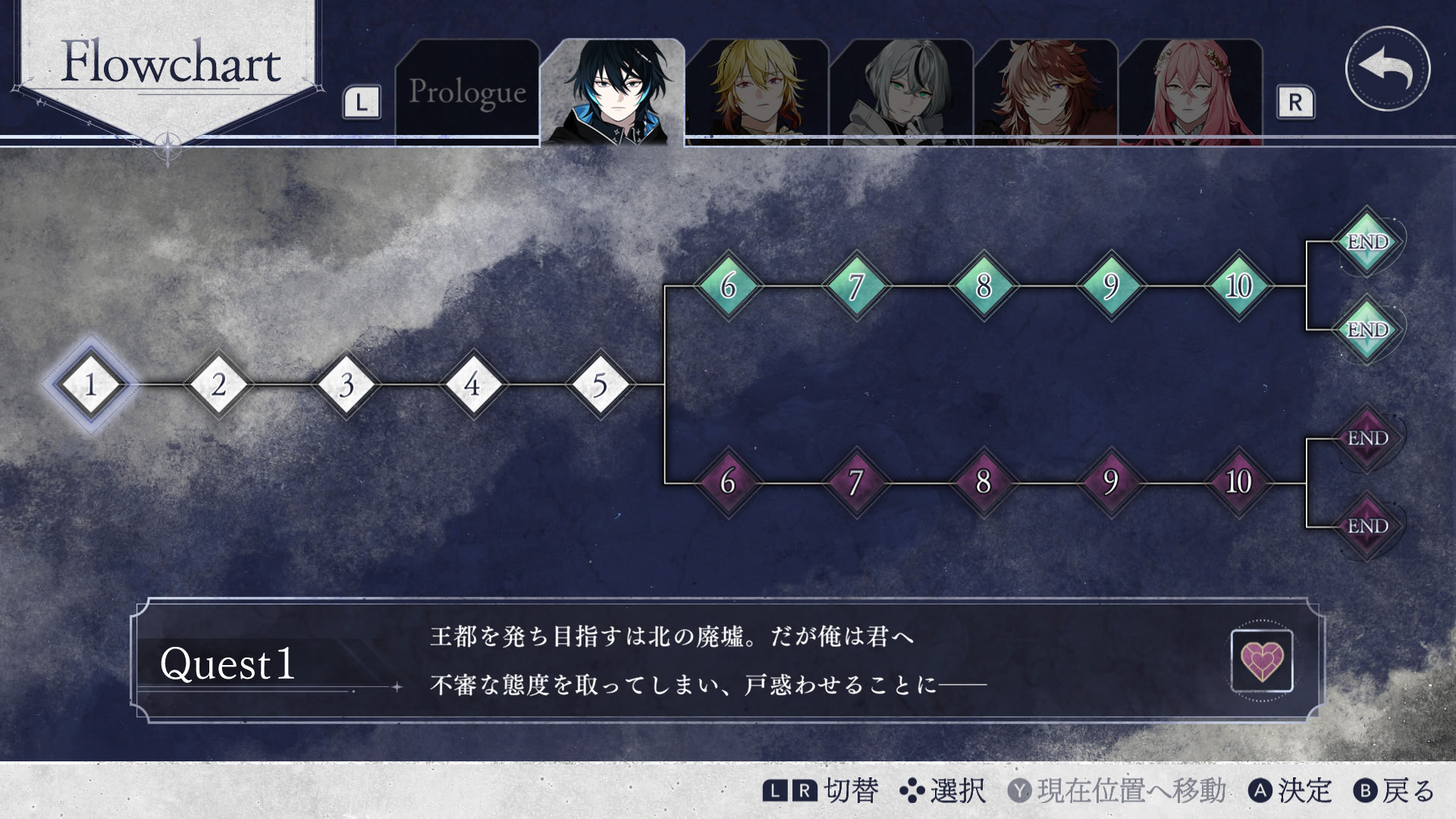Select the top teal END node
This screenshot has width=1456, height=819.
tap(1369, 243)
